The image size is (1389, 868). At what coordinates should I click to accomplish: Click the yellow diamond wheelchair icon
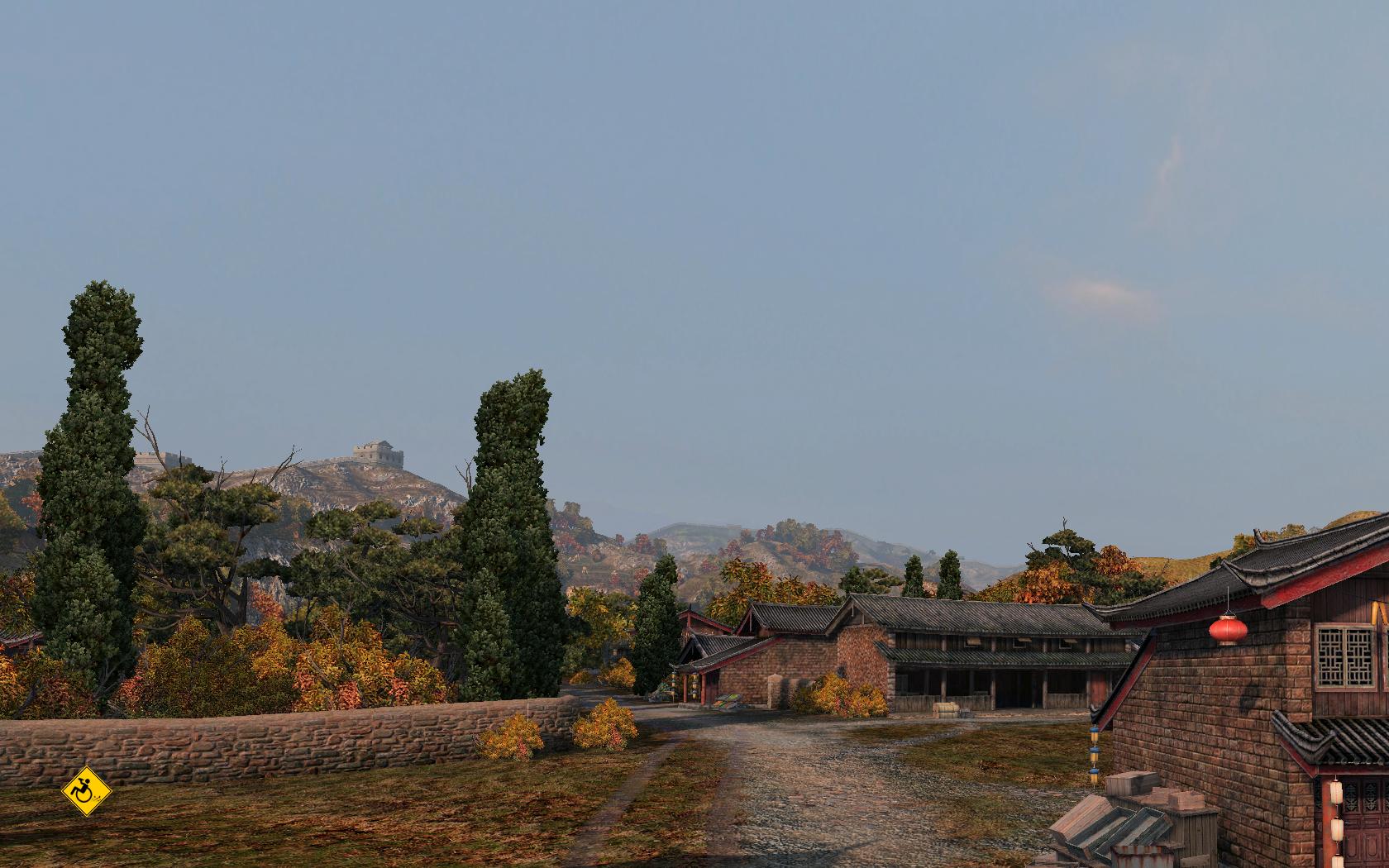(x=86, y=792)
